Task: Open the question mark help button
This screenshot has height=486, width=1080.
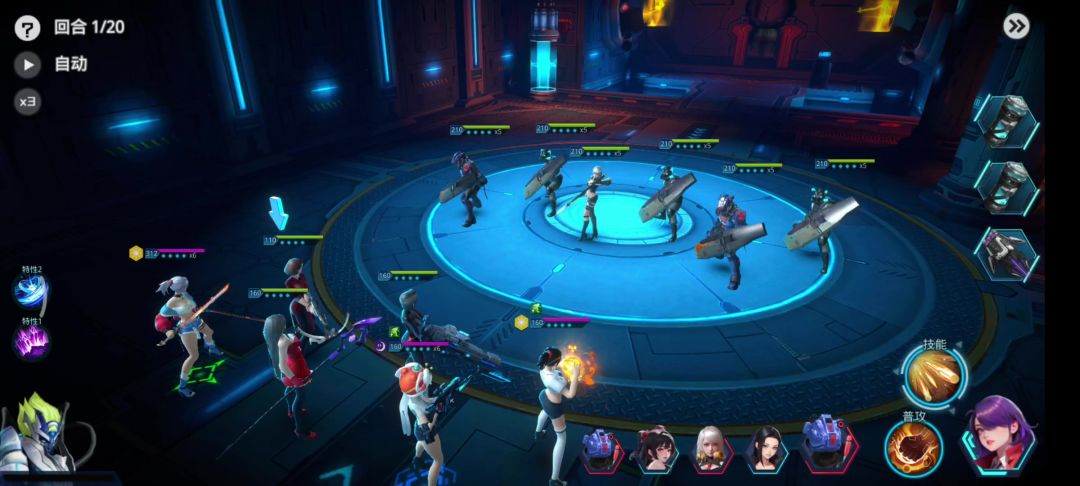Action: click(27, 28)
